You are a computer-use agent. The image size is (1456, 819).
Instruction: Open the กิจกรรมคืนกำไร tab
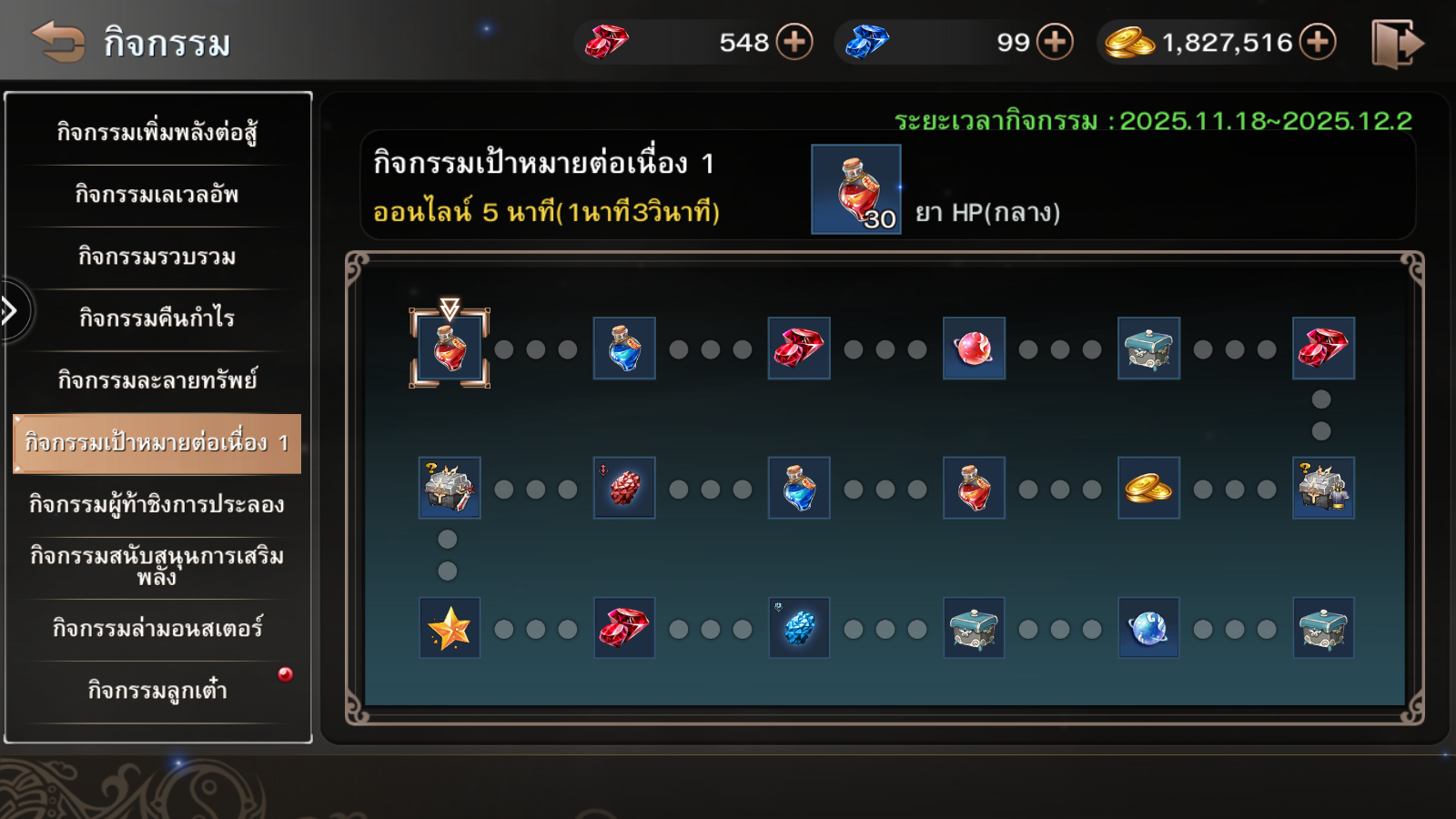click(x=157, y=318)
